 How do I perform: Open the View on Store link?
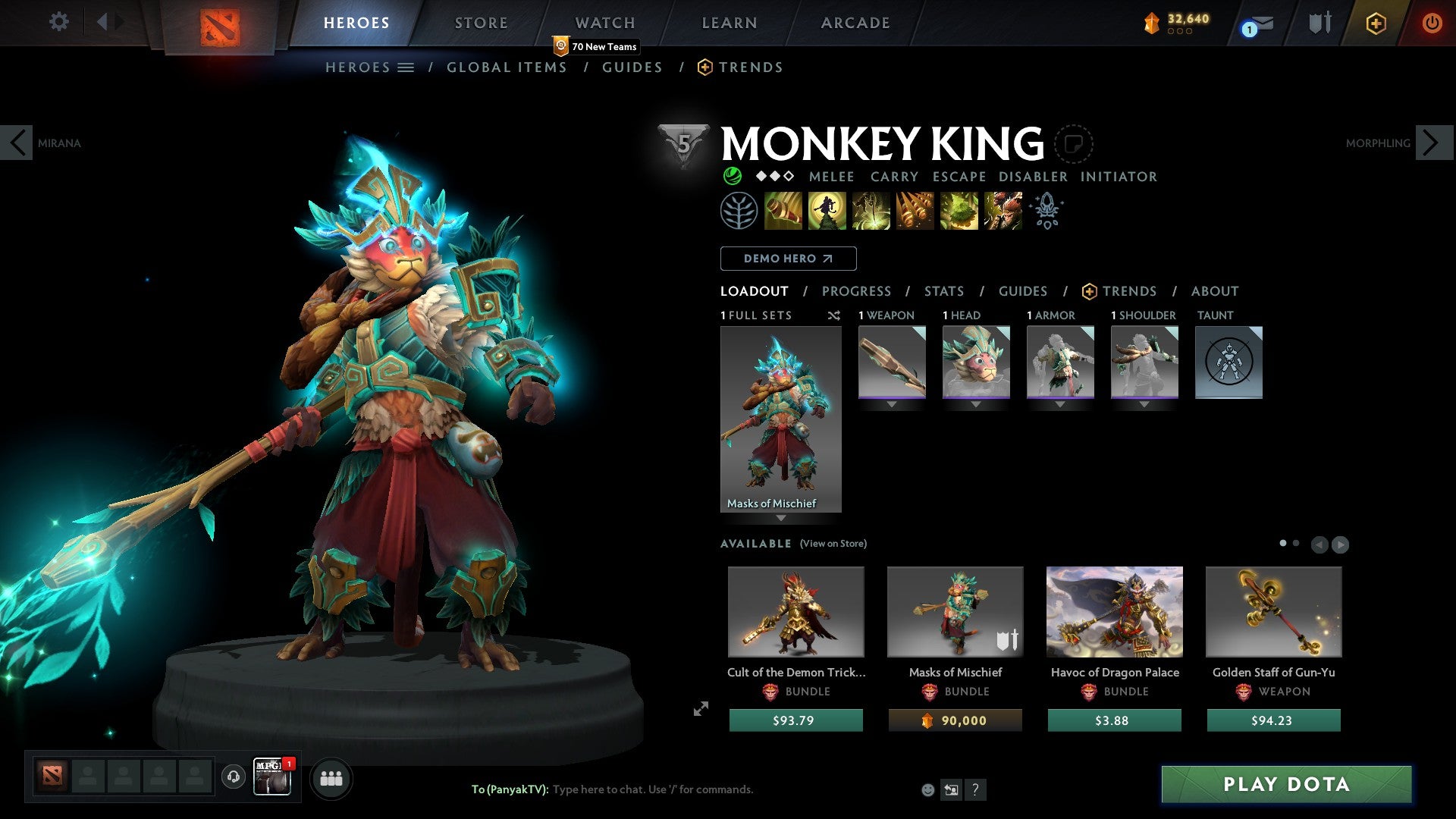[x=833, y=544]
